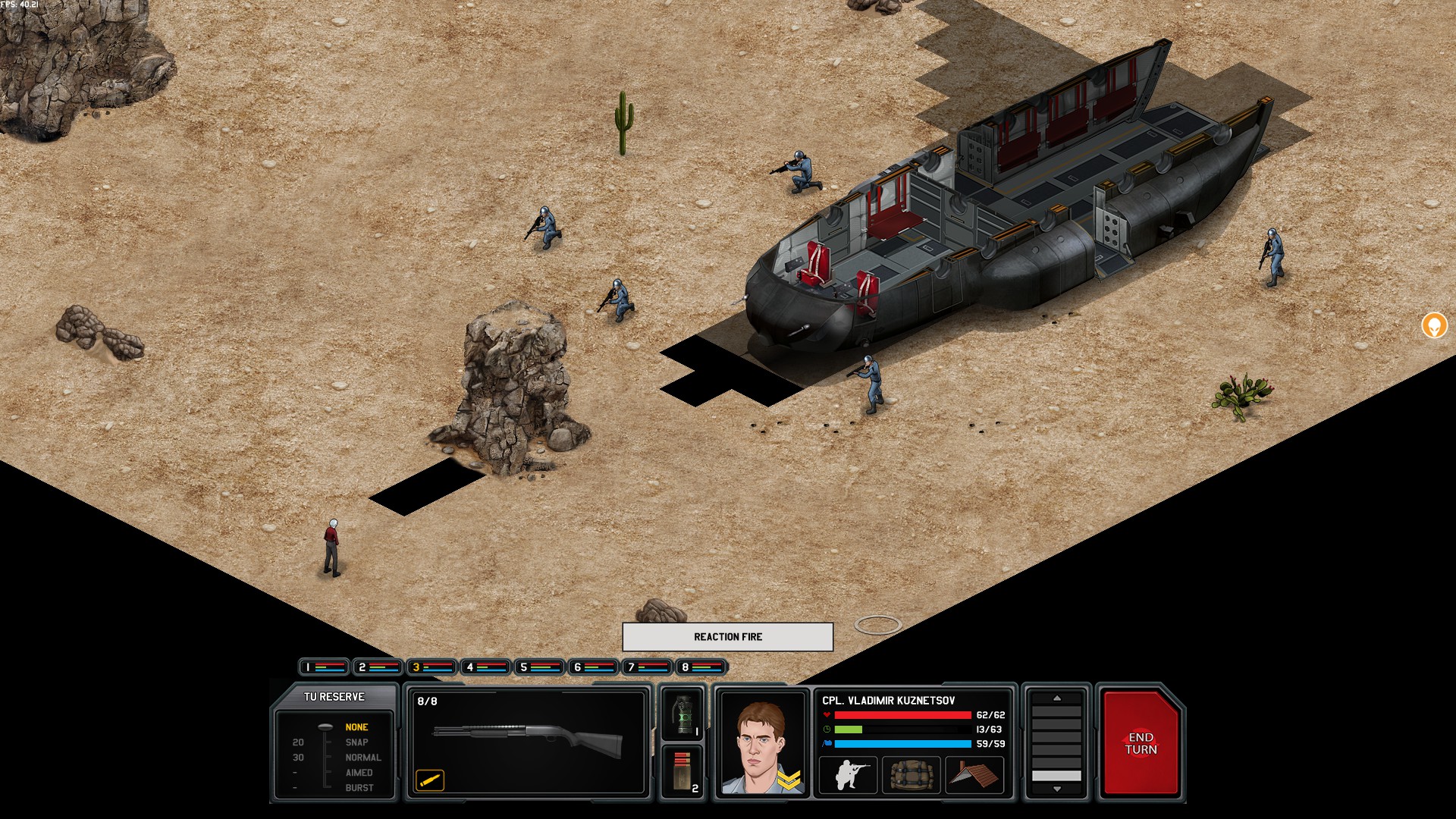Pick soldier 7 from the roster
Image resolution: width=1456 pixels, height=819 pixels.
(x=647, y=667)
